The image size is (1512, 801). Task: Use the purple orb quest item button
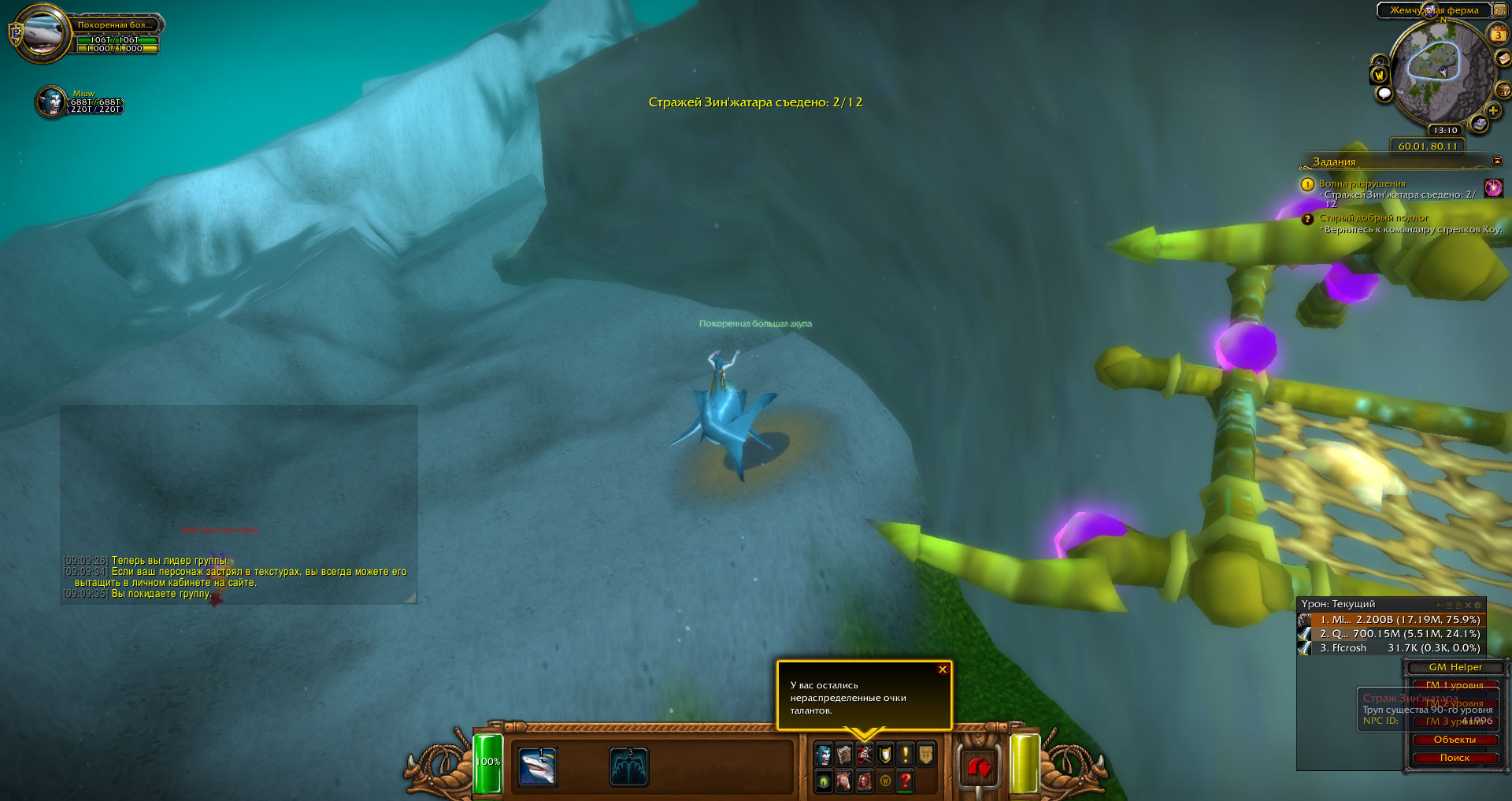[x=1493, y=187]
